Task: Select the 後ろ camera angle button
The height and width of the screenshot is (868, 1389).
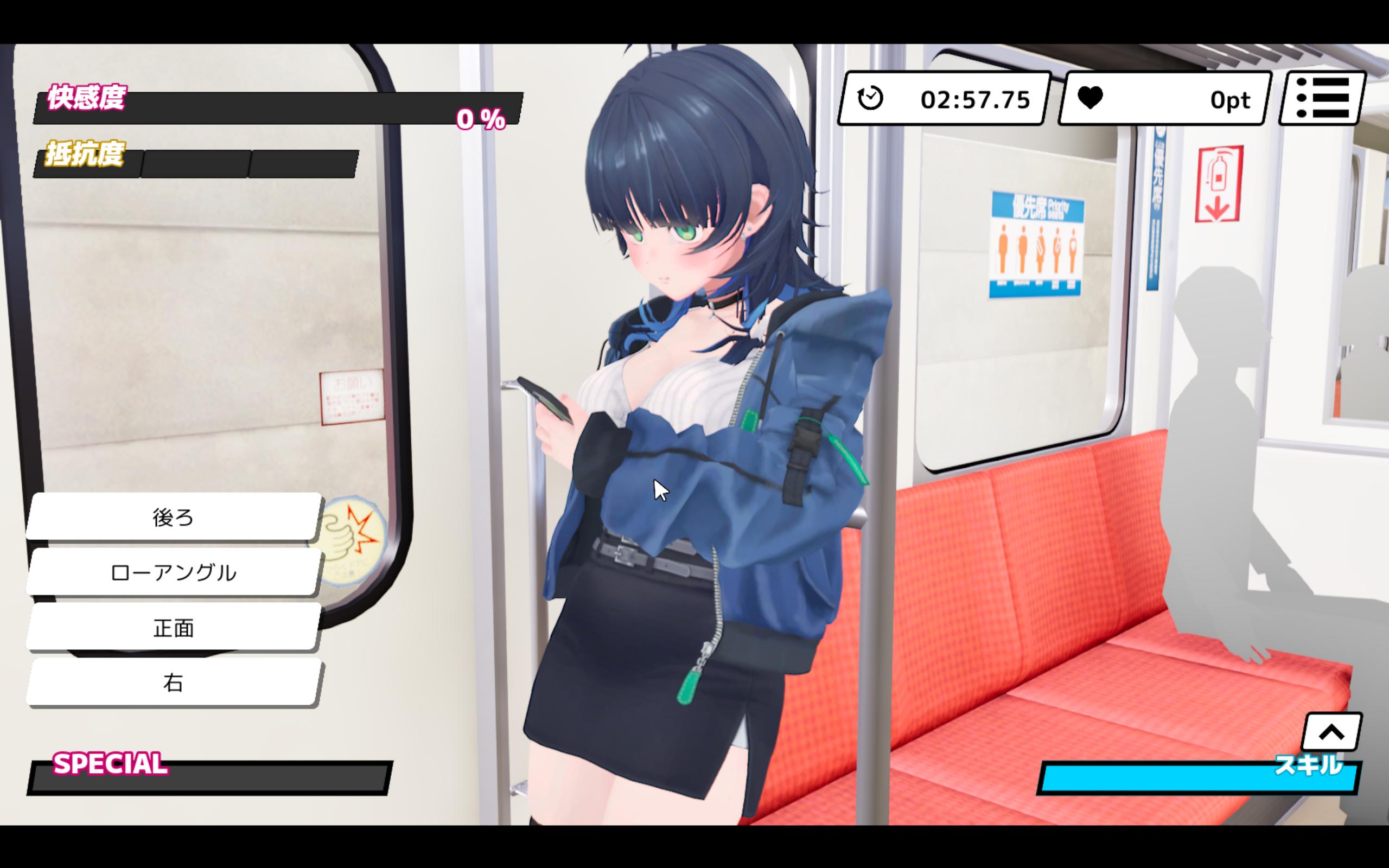Action: [x=173, y=516]
